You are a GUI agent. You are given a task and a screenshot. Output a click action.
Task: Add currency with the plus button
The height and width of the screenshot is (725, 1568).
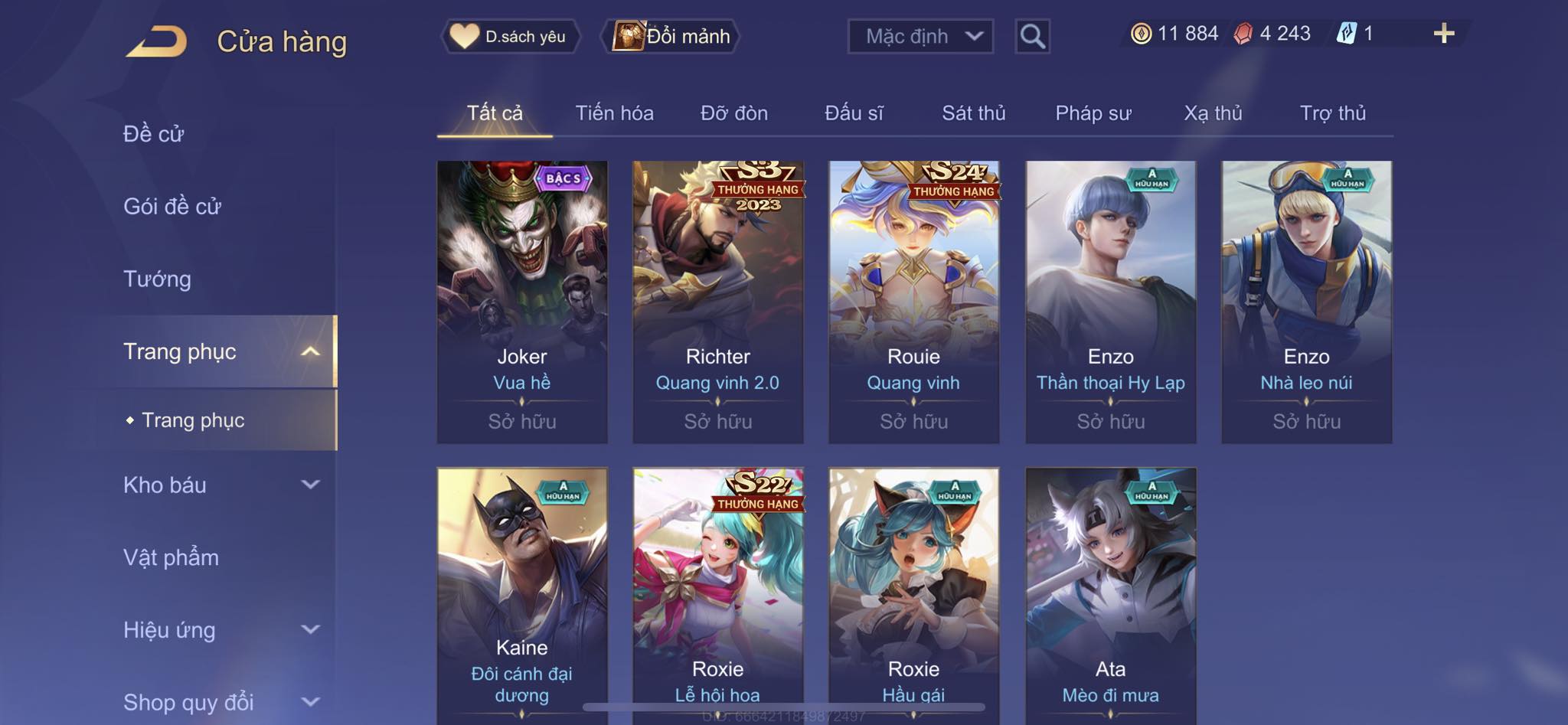pos(1443,34)
